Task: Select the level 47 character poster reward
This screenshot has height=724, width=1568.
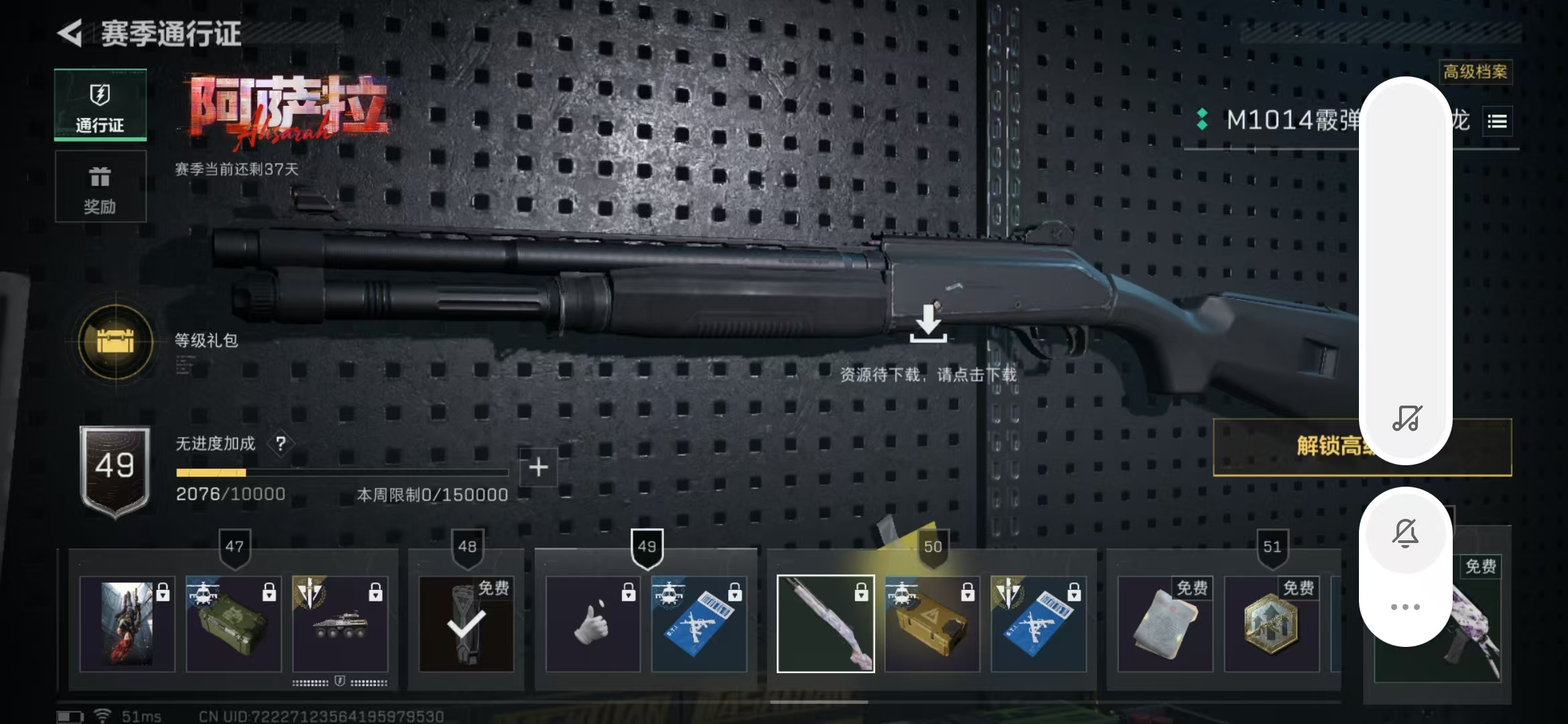Action: point(127,624)
